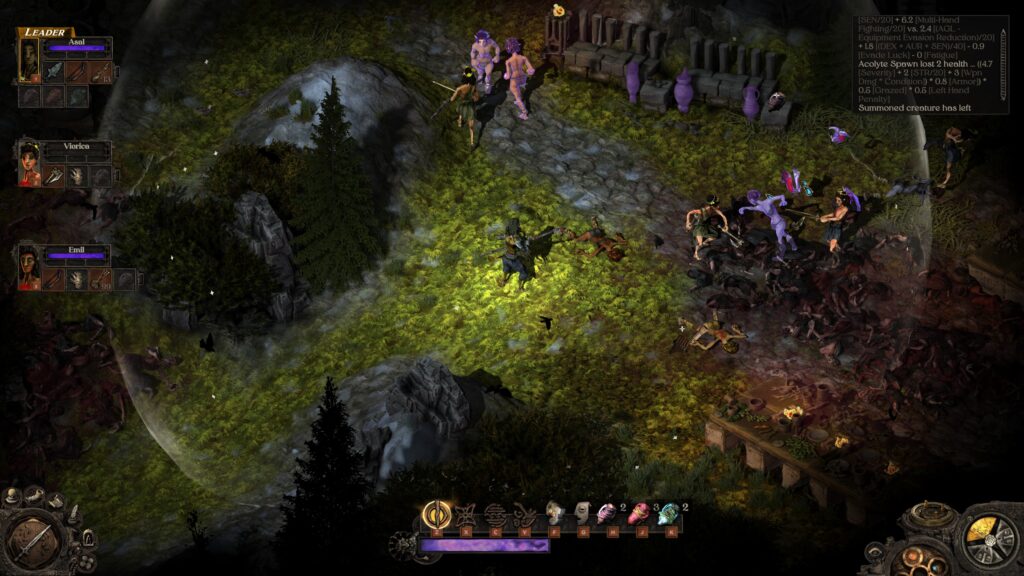Use the pale mask item on F

pyautogui.click(x=553, y=515)
